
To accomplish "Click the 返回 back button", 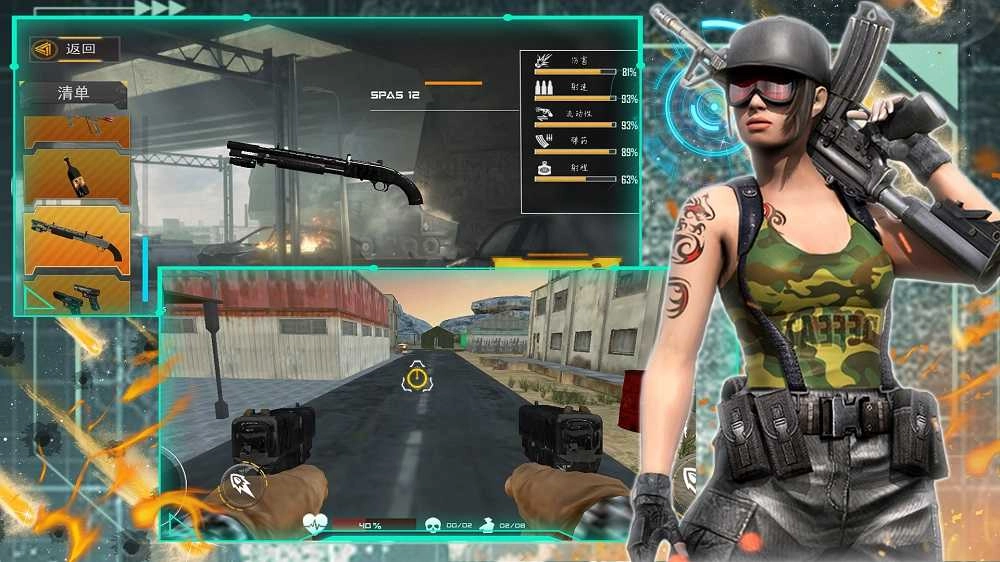I will pyautogui.click(x=74, y=48).
